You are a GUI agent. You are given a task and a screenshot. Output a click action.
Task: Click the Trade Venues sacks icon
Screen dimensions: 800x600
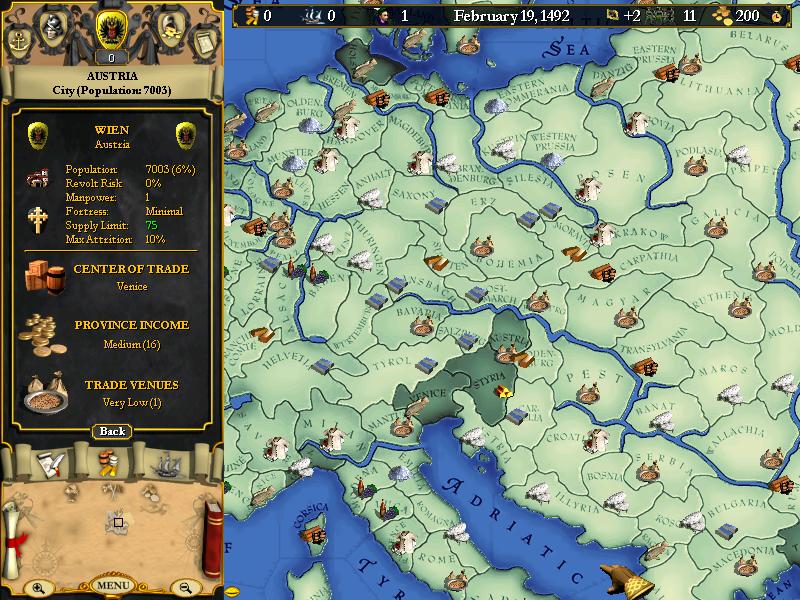click(44, 392)
